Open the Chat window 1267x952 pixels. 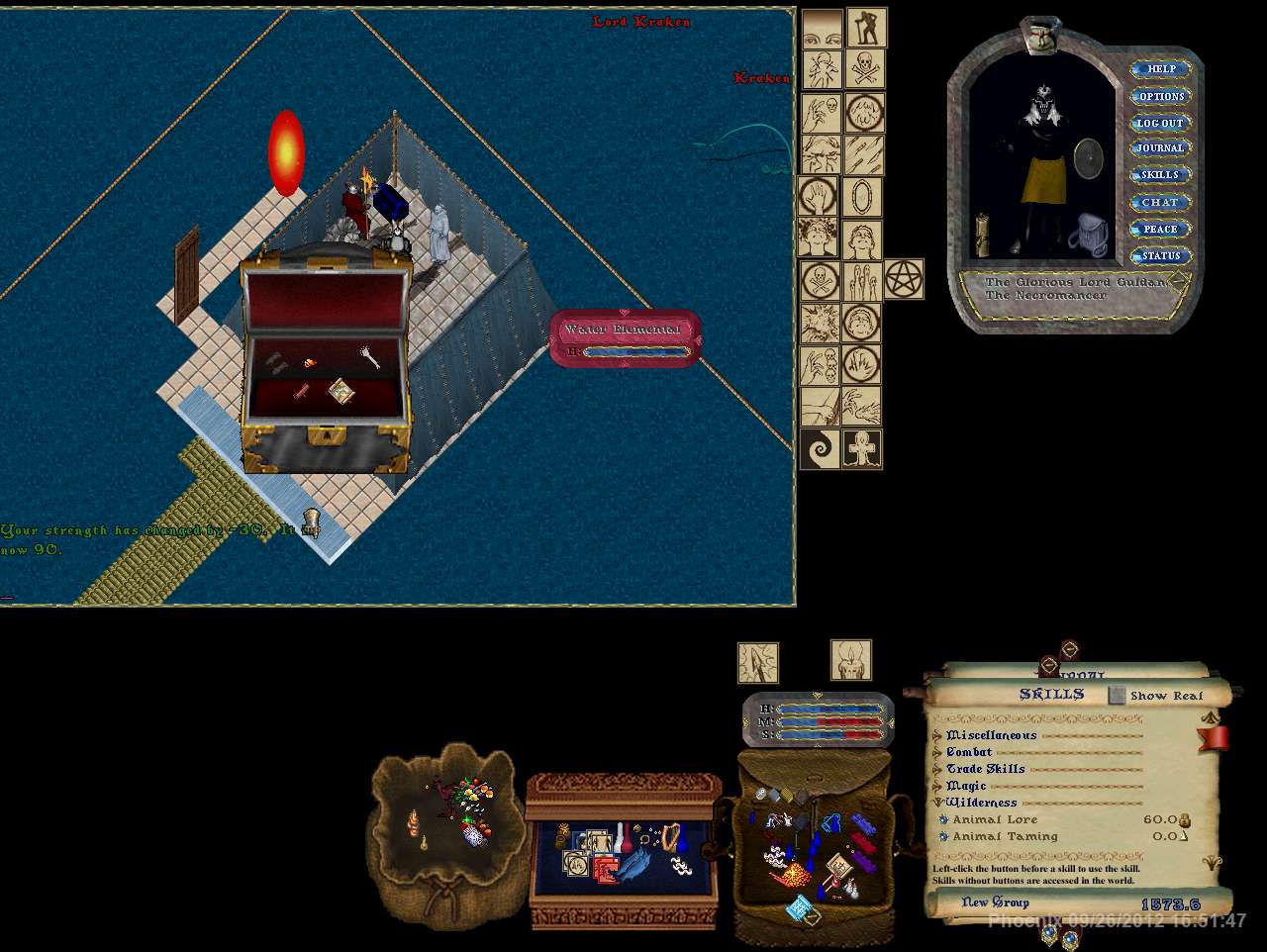(1160, 202)
